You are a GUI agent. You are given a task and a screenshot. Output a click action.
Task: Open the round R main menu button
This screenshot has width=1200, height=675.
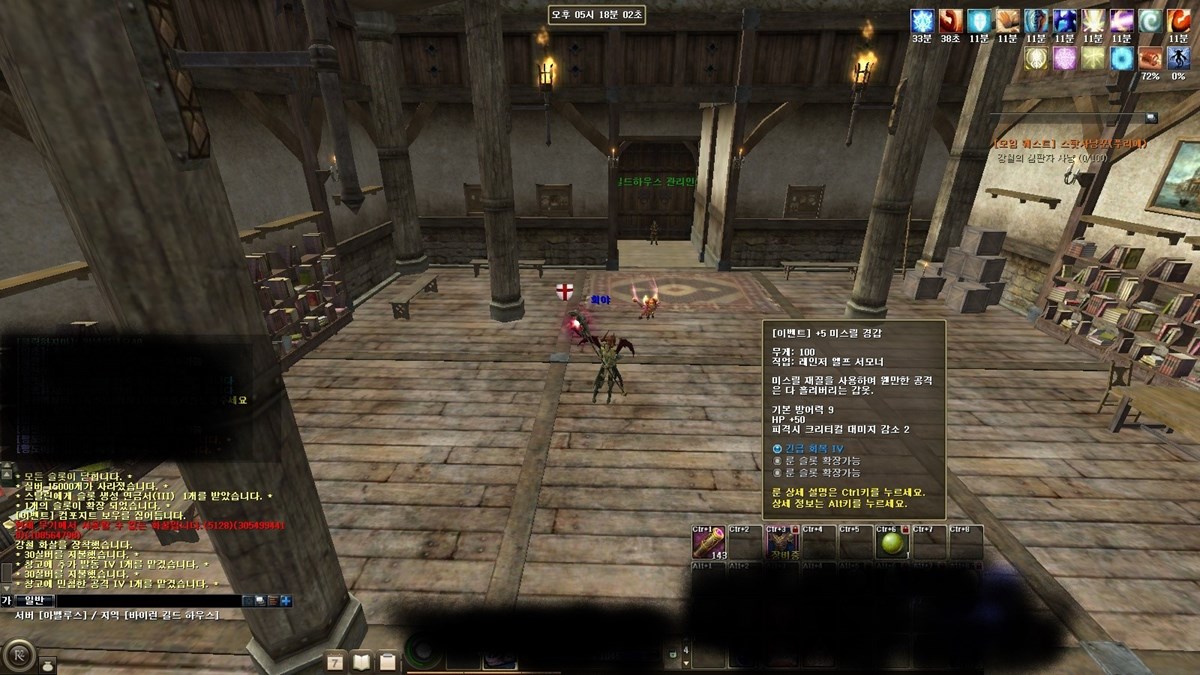coord(17,655)
